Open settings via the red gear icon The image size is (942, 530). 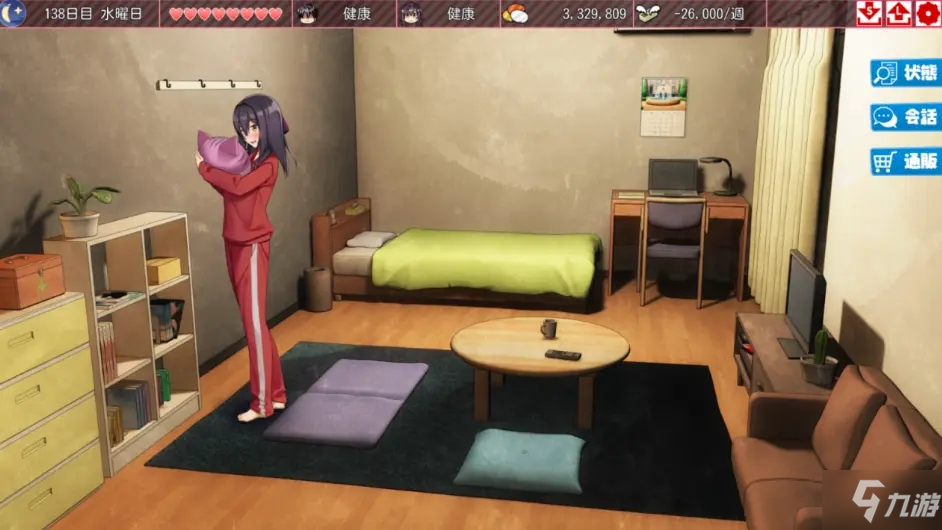coord(927,13)
